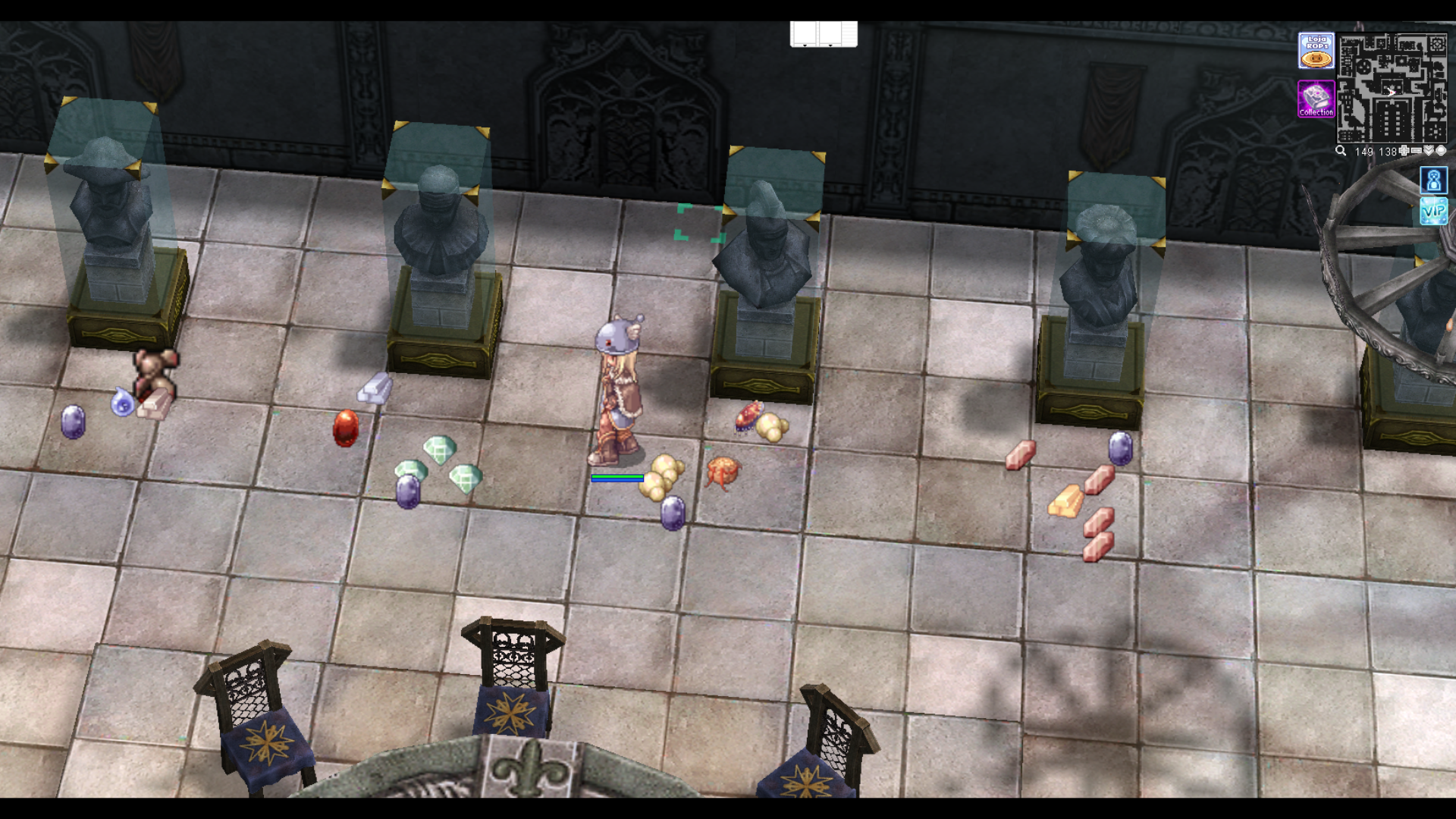
Task: Open the blue character figure icon
Action: (1433, 180)
